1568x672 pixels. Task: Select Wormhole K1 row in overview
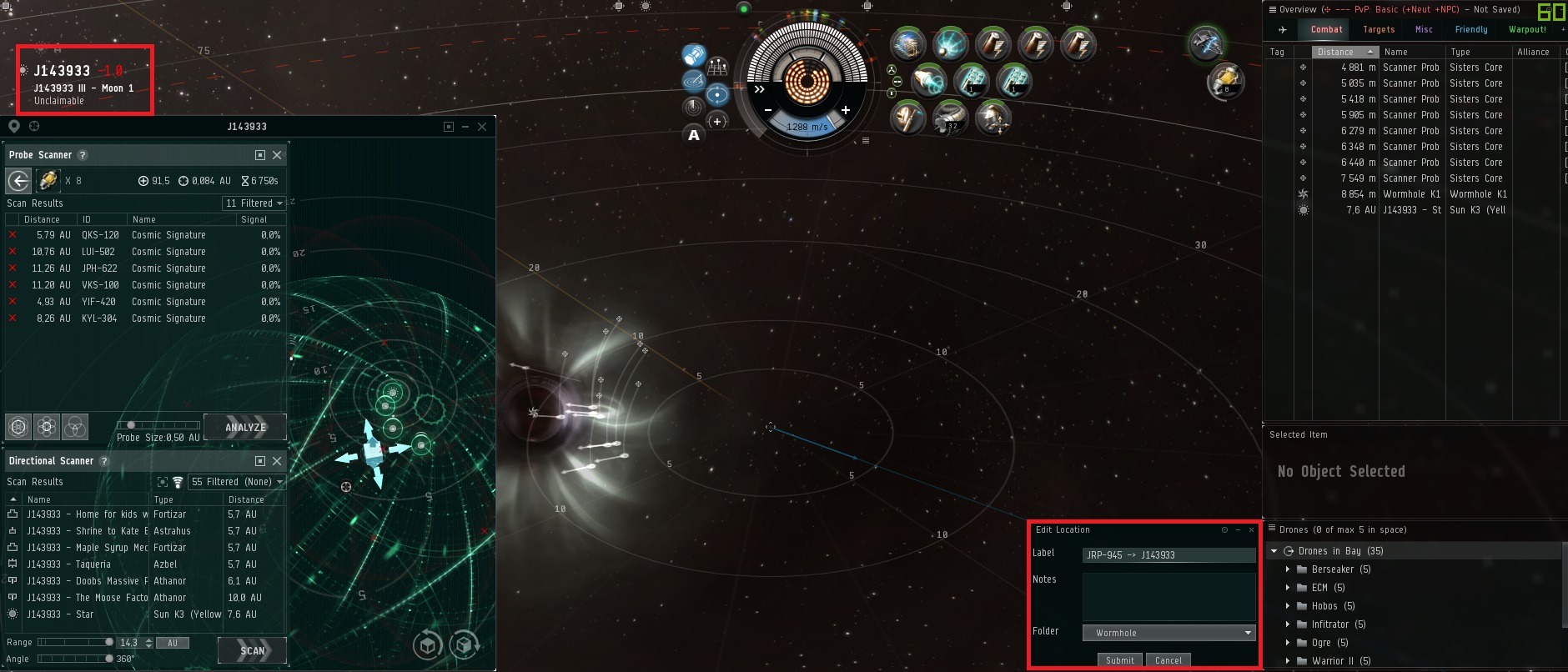coord(1411,194)
